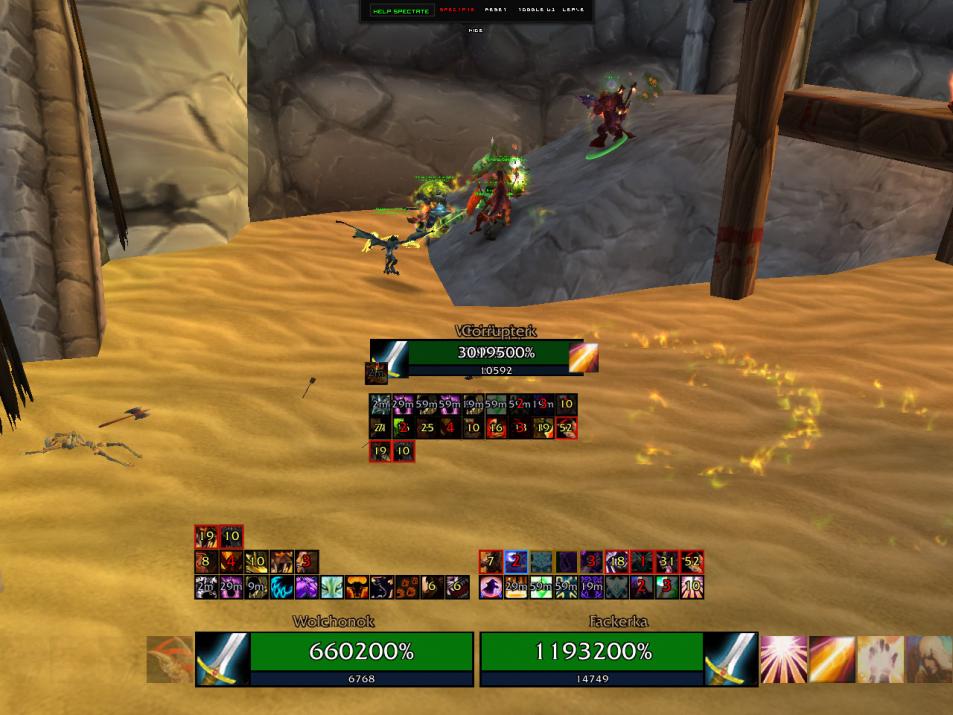Image resolution: width=953 pixels, height=715 pixels.
Task: Click the orange streak icon beside Corrupterk's frame
Action: [583, 357]
